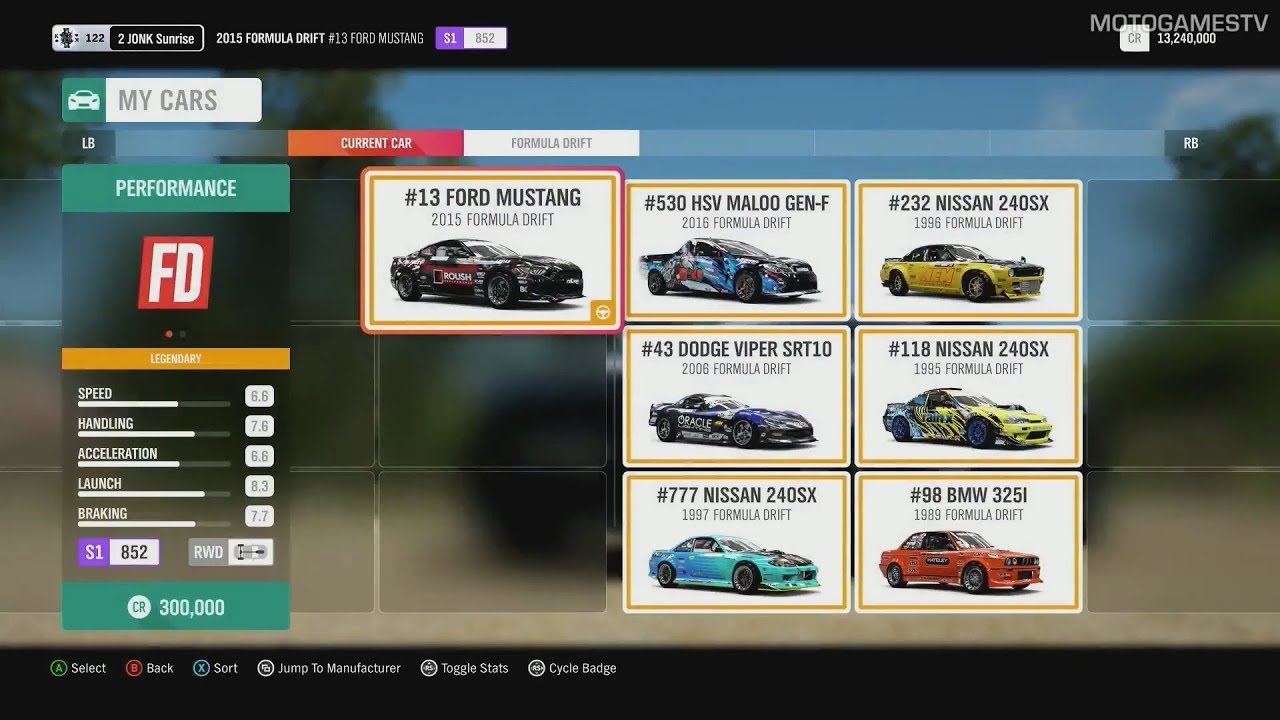The image size is (1280, 720).
Task: Select the #777 Nissan 240SX car
Action: (x=737, y=541)
